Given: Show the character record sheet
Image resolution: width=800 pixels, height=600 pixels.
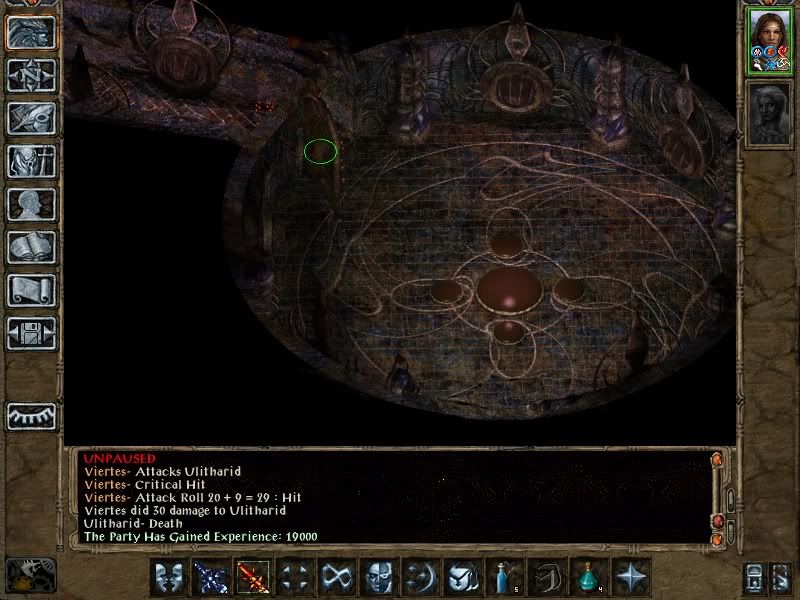Looking at the screenshot, I should pos(31,204).
